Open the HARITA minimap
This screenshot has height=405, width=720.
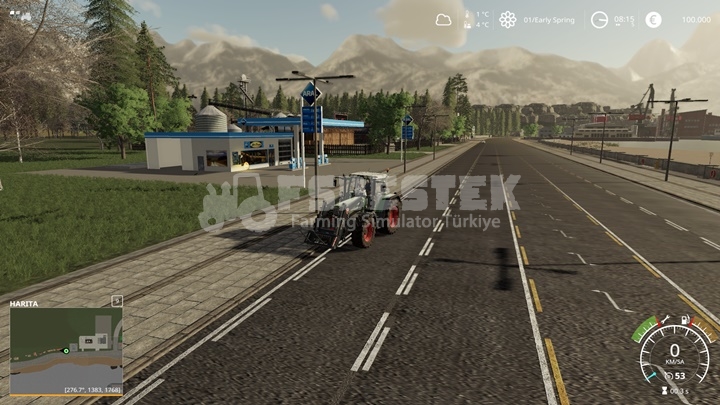coord(66,345)
